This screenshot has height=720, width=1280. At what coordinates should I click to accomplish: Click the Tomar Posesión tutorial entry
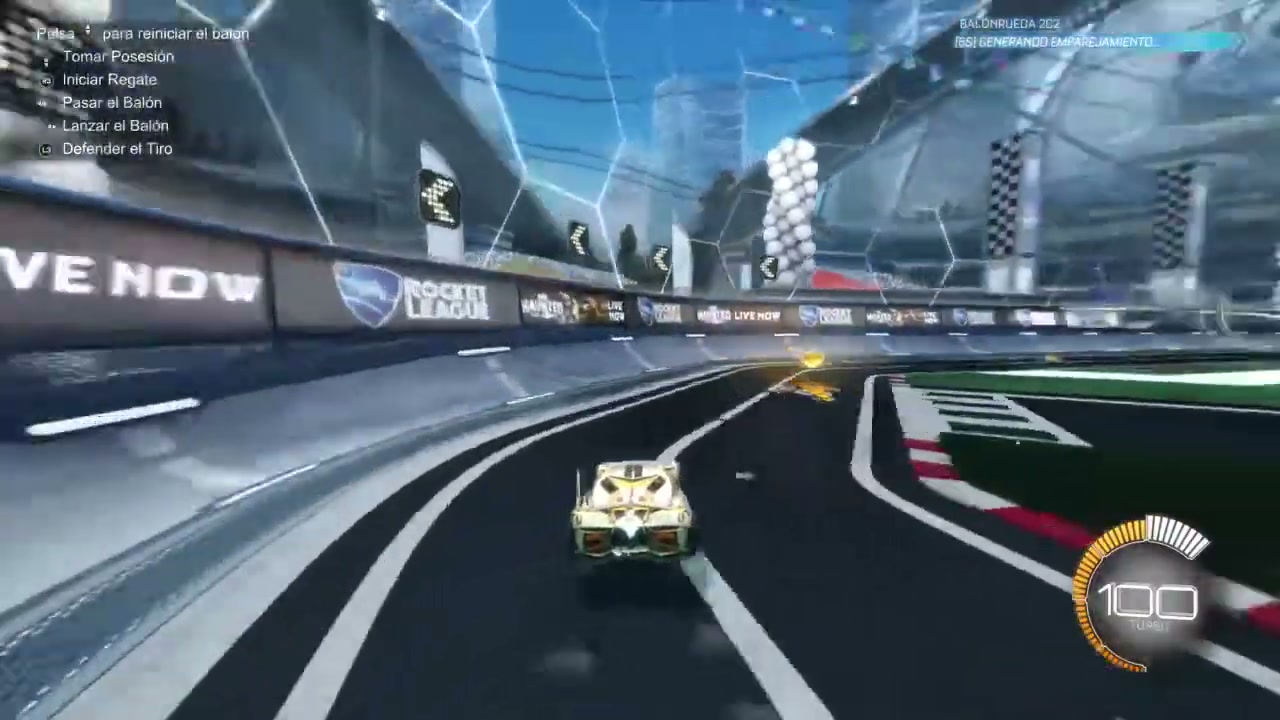(x=118, y=57)
